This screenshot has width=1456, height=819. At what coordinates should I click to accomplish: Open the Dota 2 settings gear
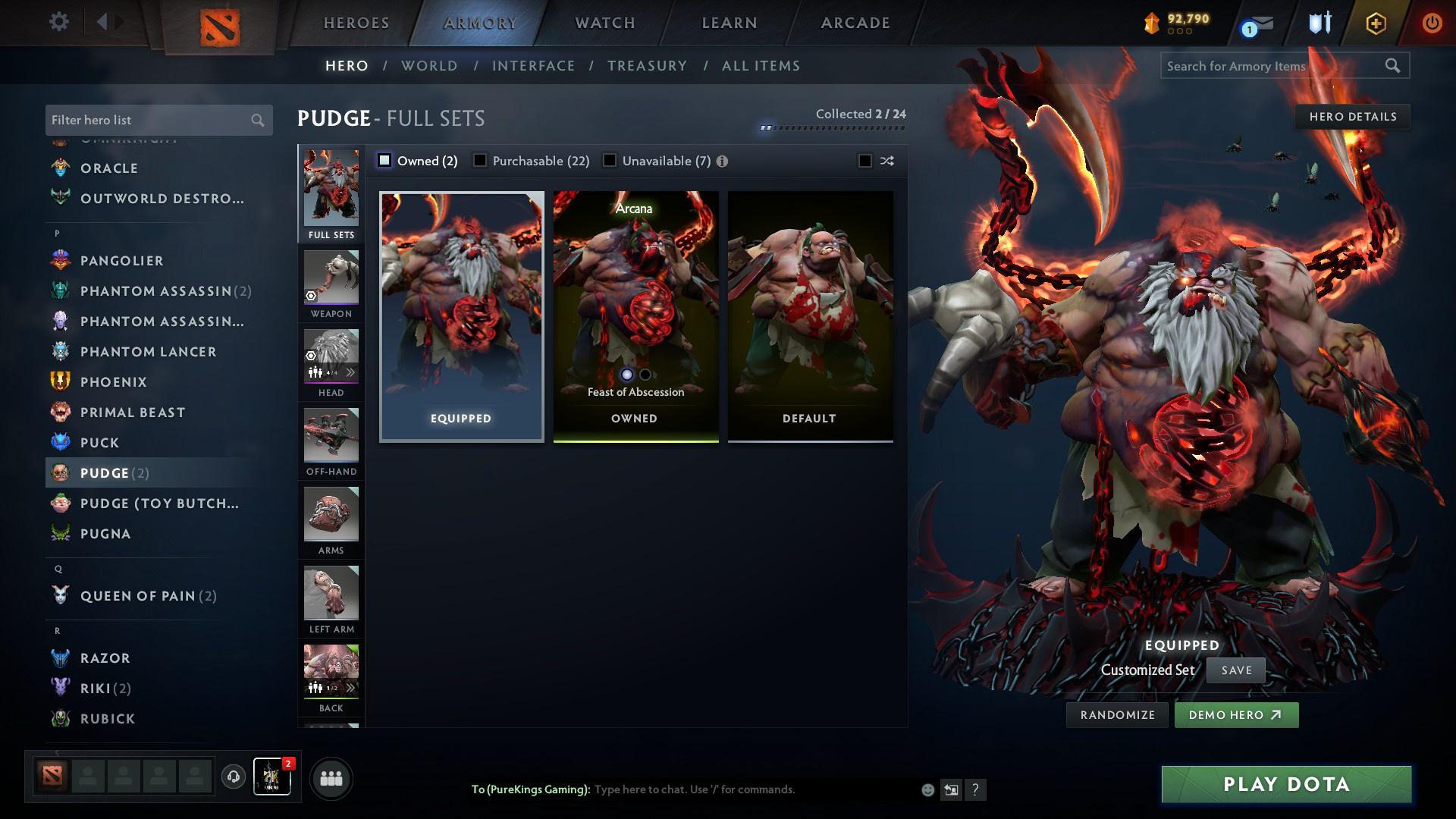58,22
